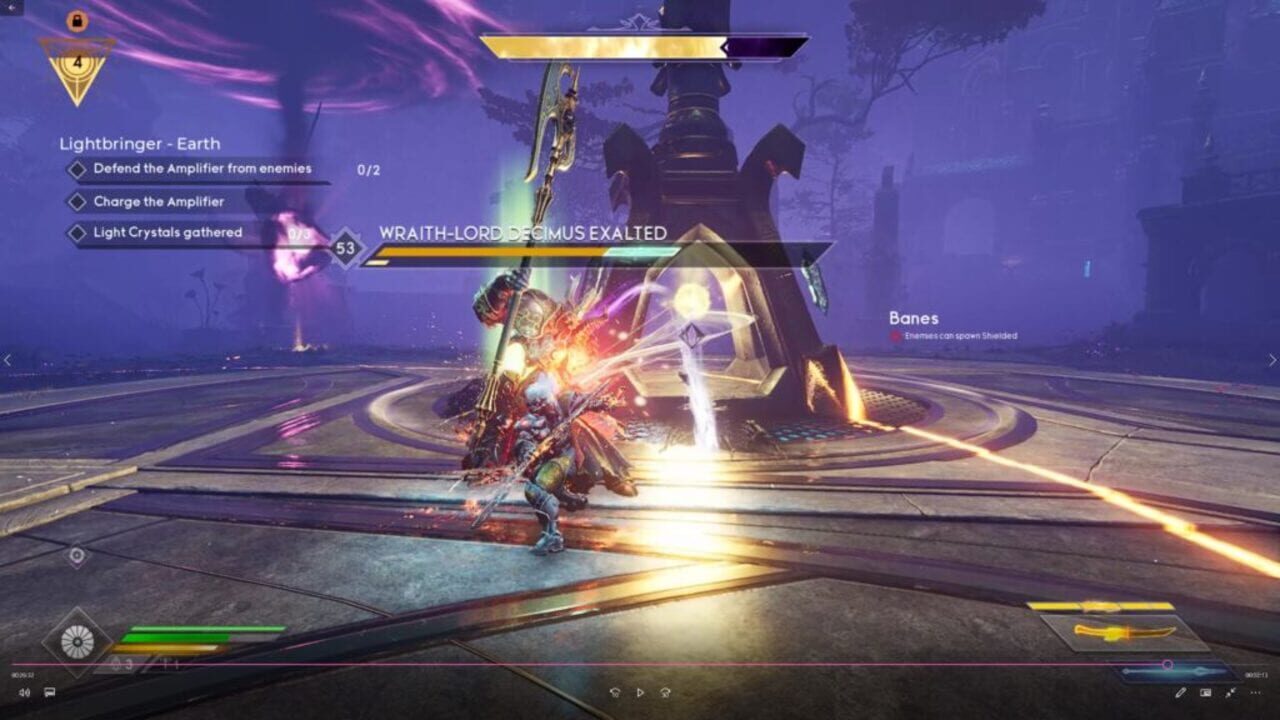This screenshot has height=720, width=1280.
Task: Check the 'Defend the Amplifier from enemies' objective diamond
Action: pyautogui.click(x=76, y=170)
